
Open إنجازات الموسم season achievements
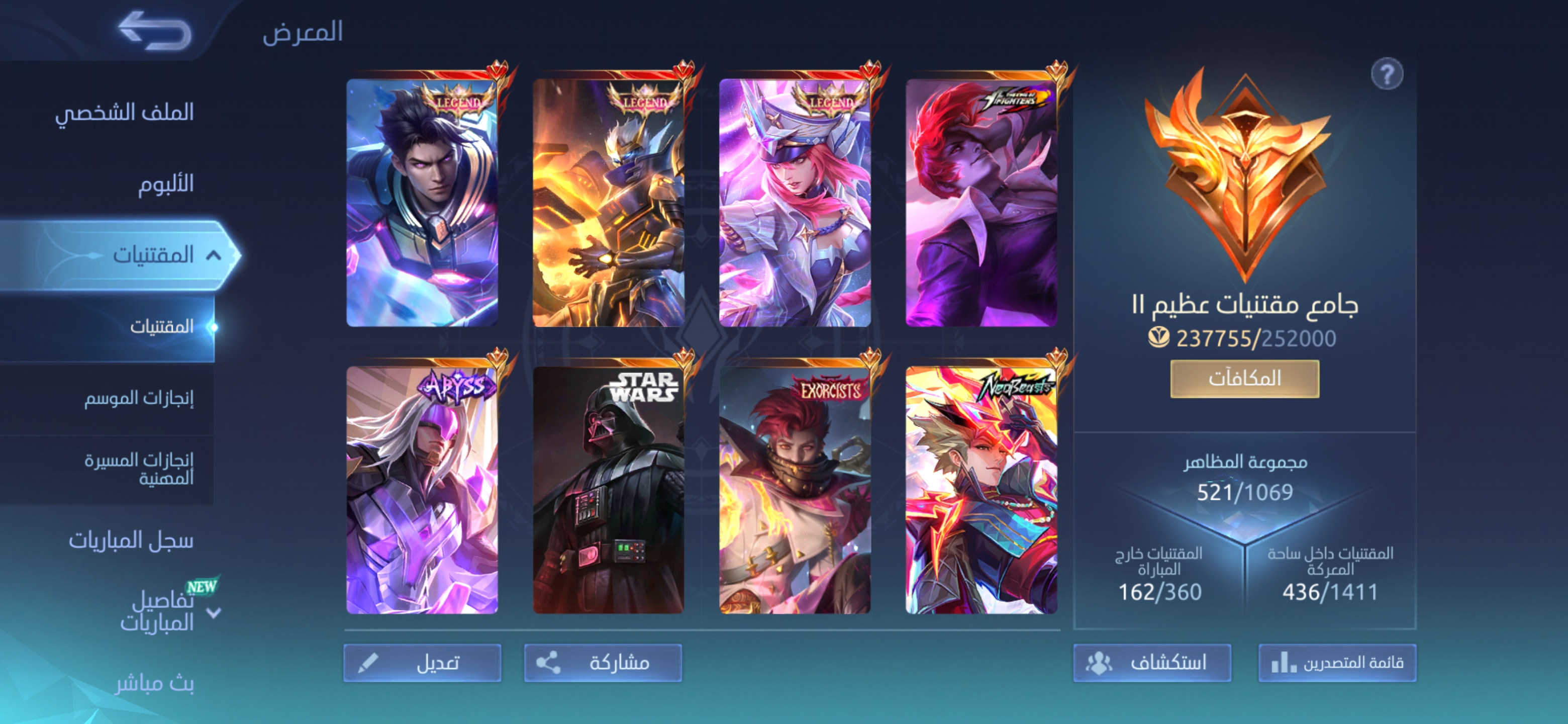(139, 398)
